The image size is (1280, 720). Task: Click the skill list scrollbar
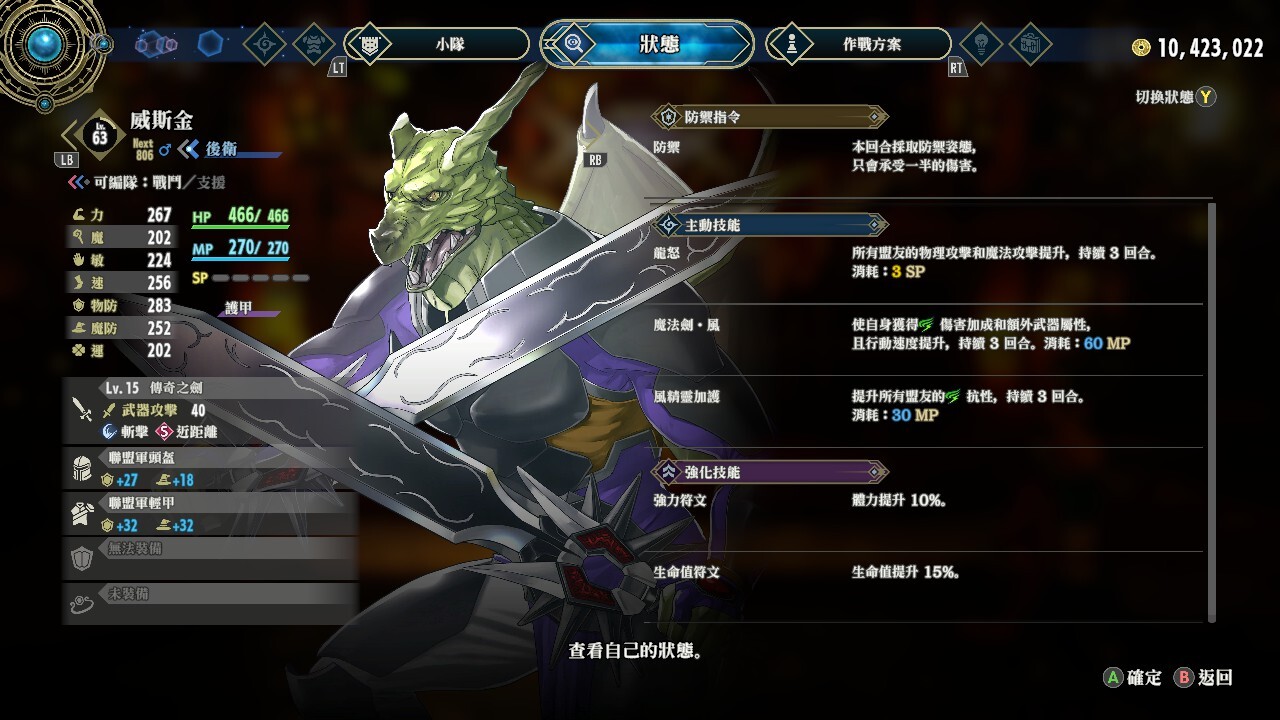pos(1213,410)
